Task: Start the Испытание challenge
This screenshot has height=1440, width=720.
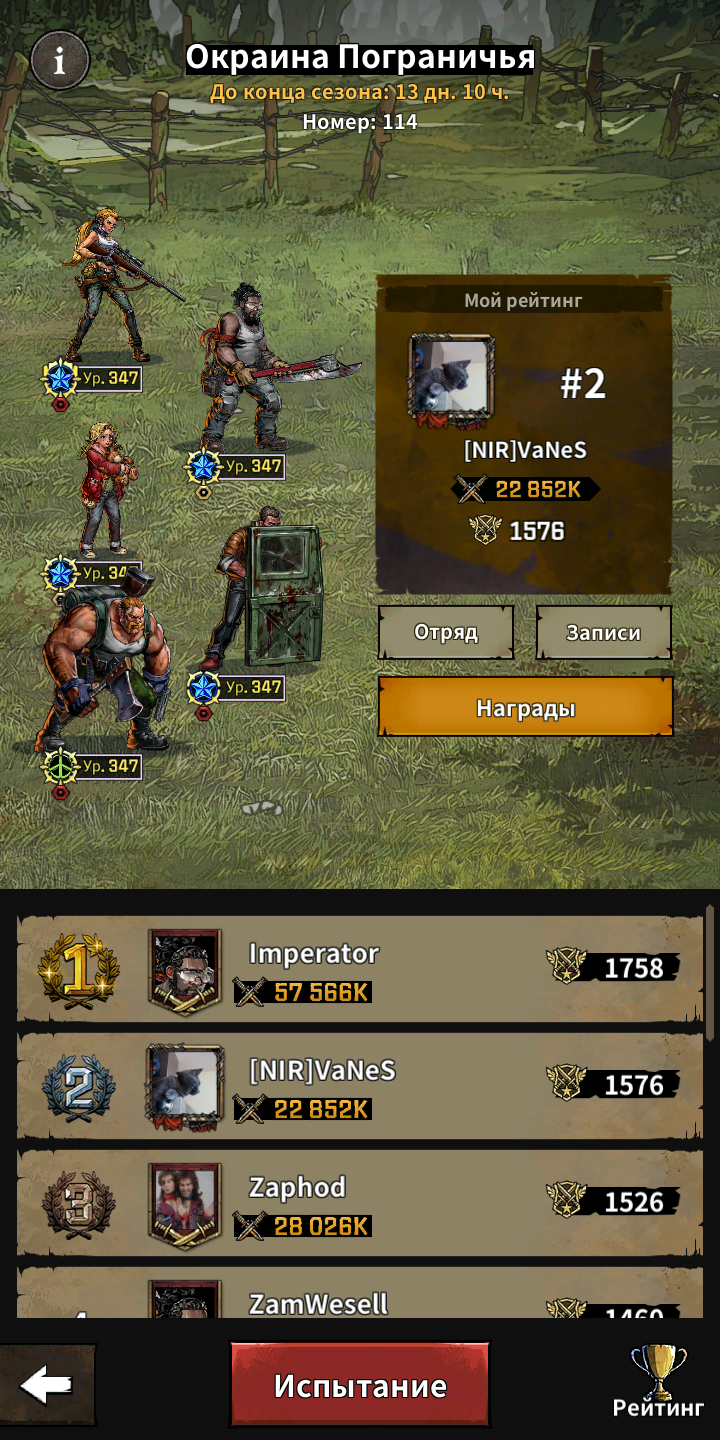Action: [360, 1385]
